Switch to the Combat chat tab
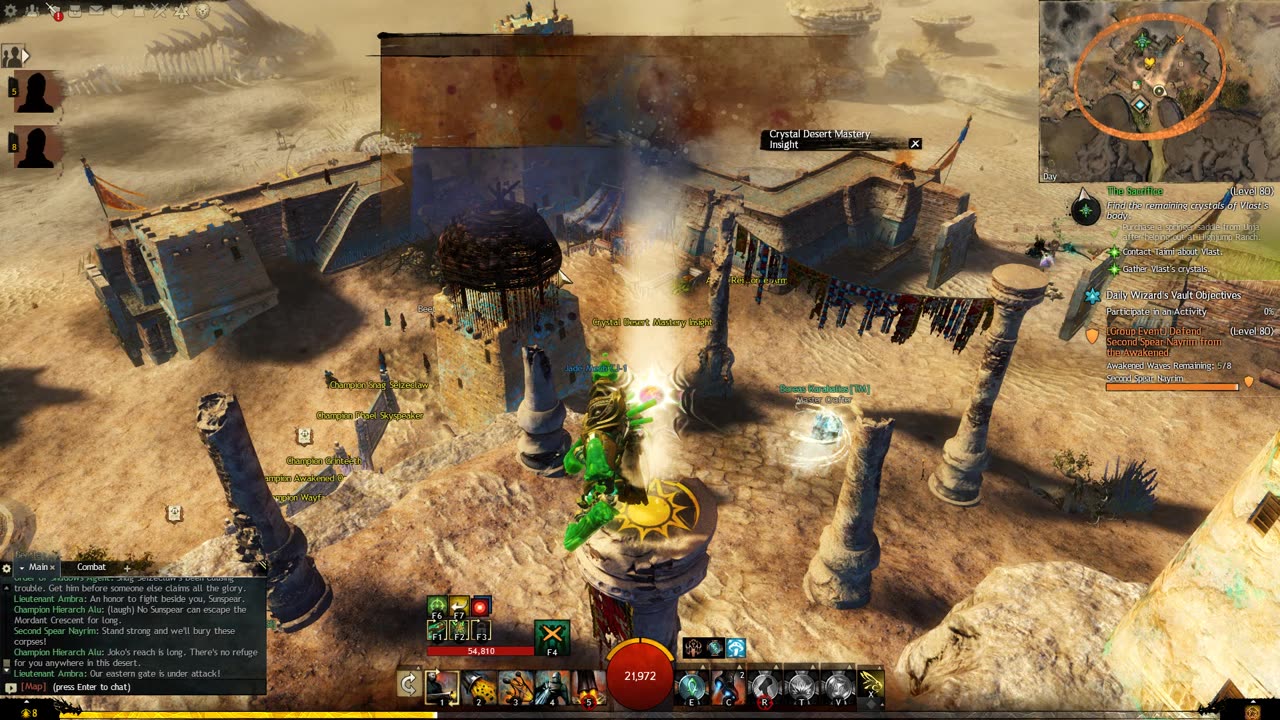Image resolution: width=1280 pixels, height=720 pixels. pyautogui.click(x=91, y=567)
